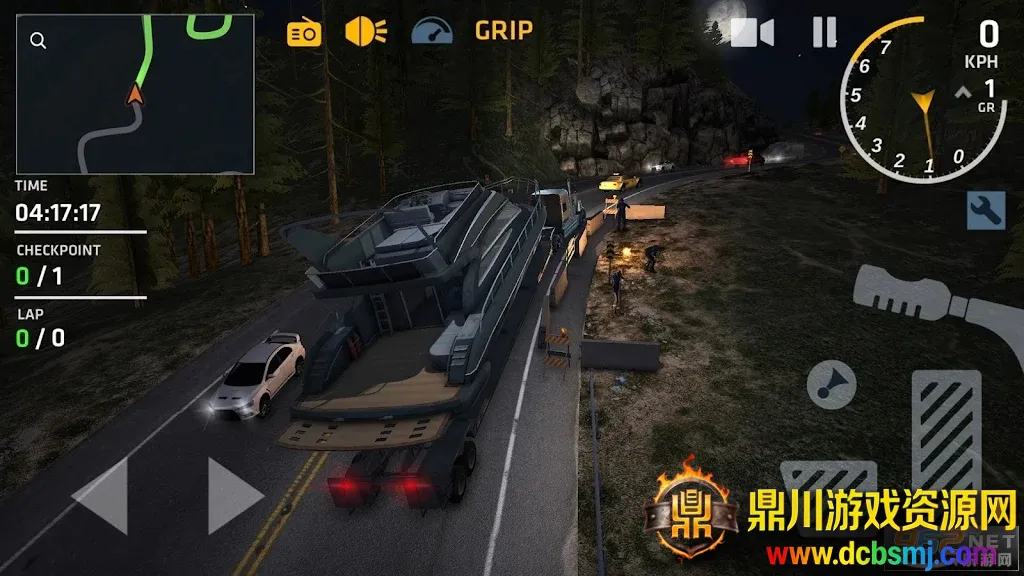Screen dimensions: 1024x576
Task: Turn on the radio icon
Action: tap(304, 33)
